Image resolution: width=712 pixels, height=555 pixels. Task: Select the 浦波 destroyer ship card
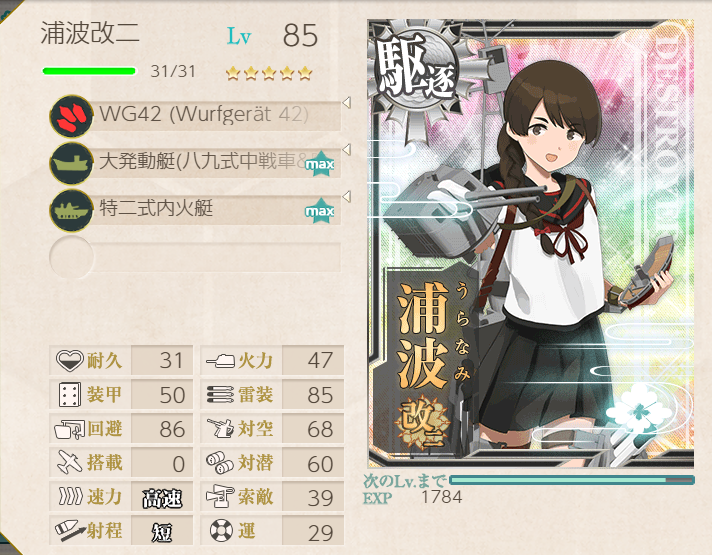click(x=530, y=245)
